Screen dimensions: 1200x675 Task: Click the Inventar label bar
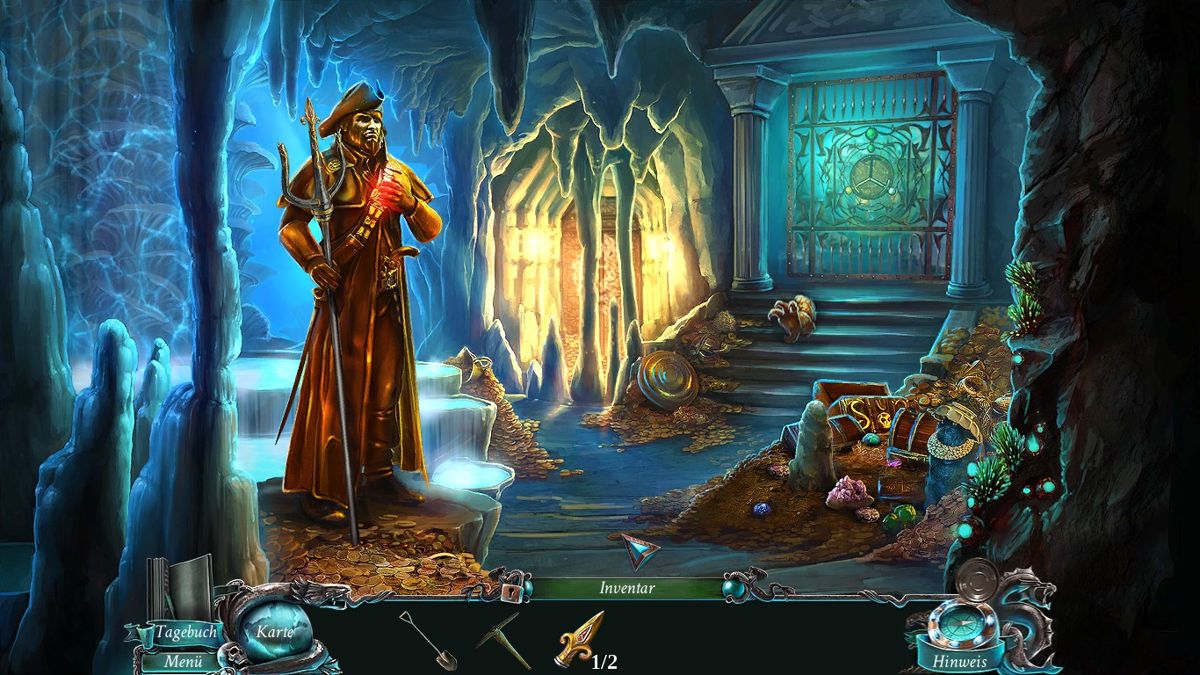[x=627, y=588]
